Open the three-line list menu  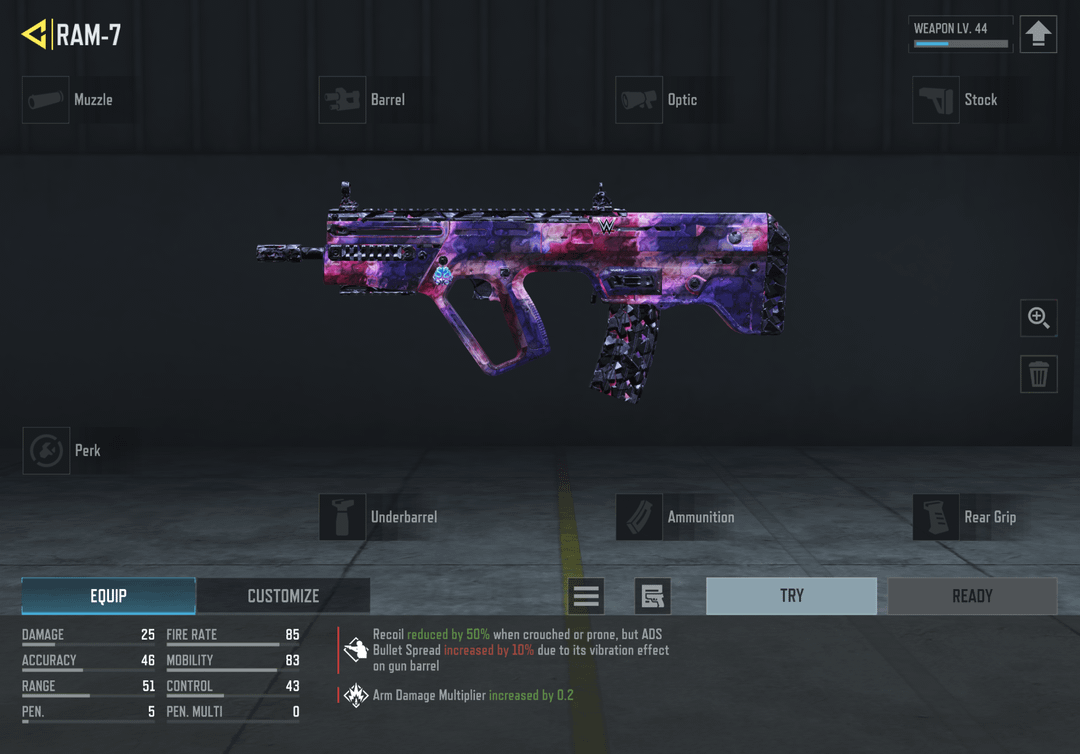click(586, 597)
